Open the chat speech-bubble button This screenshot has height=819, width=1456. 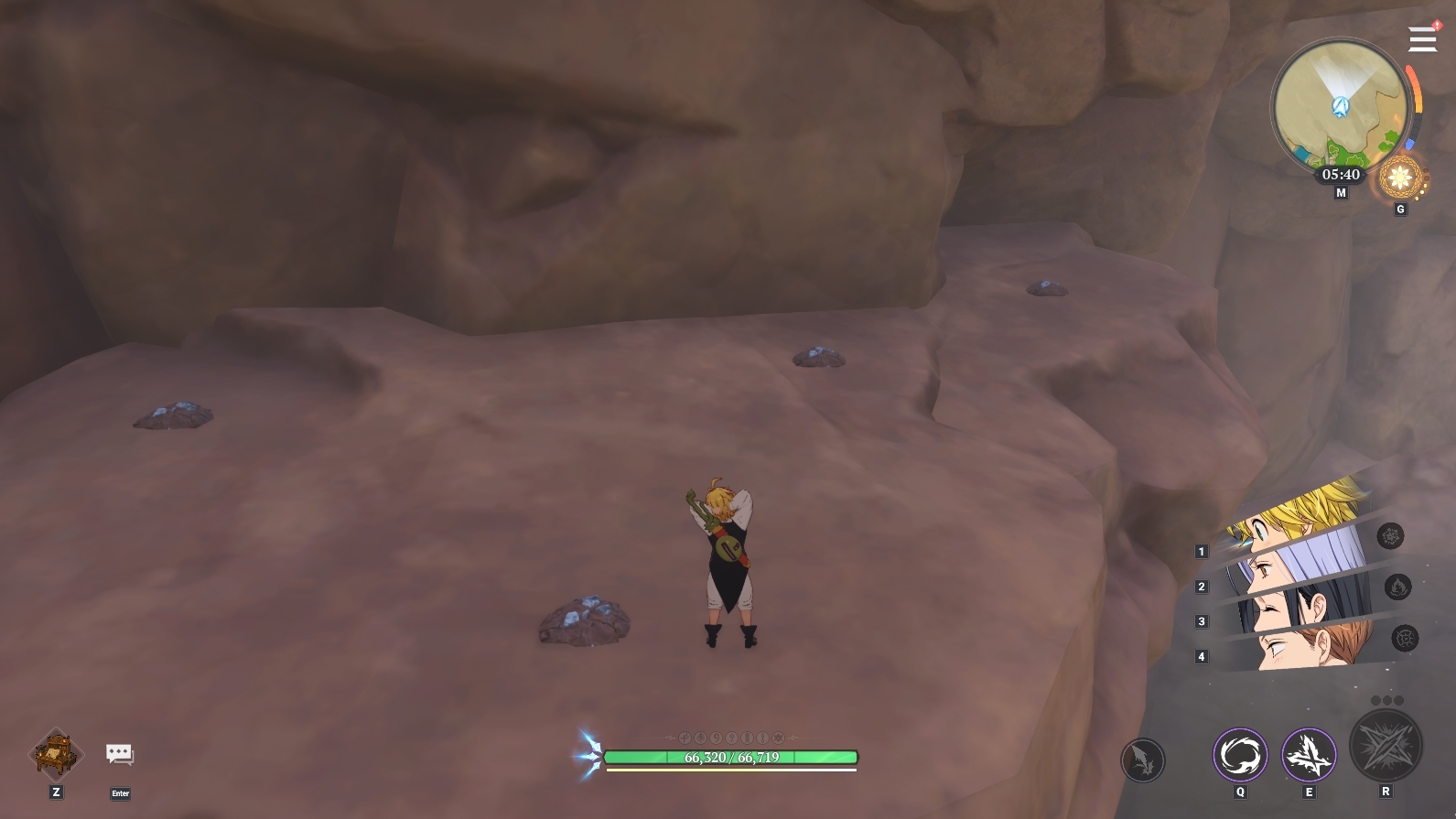point(120,754)
